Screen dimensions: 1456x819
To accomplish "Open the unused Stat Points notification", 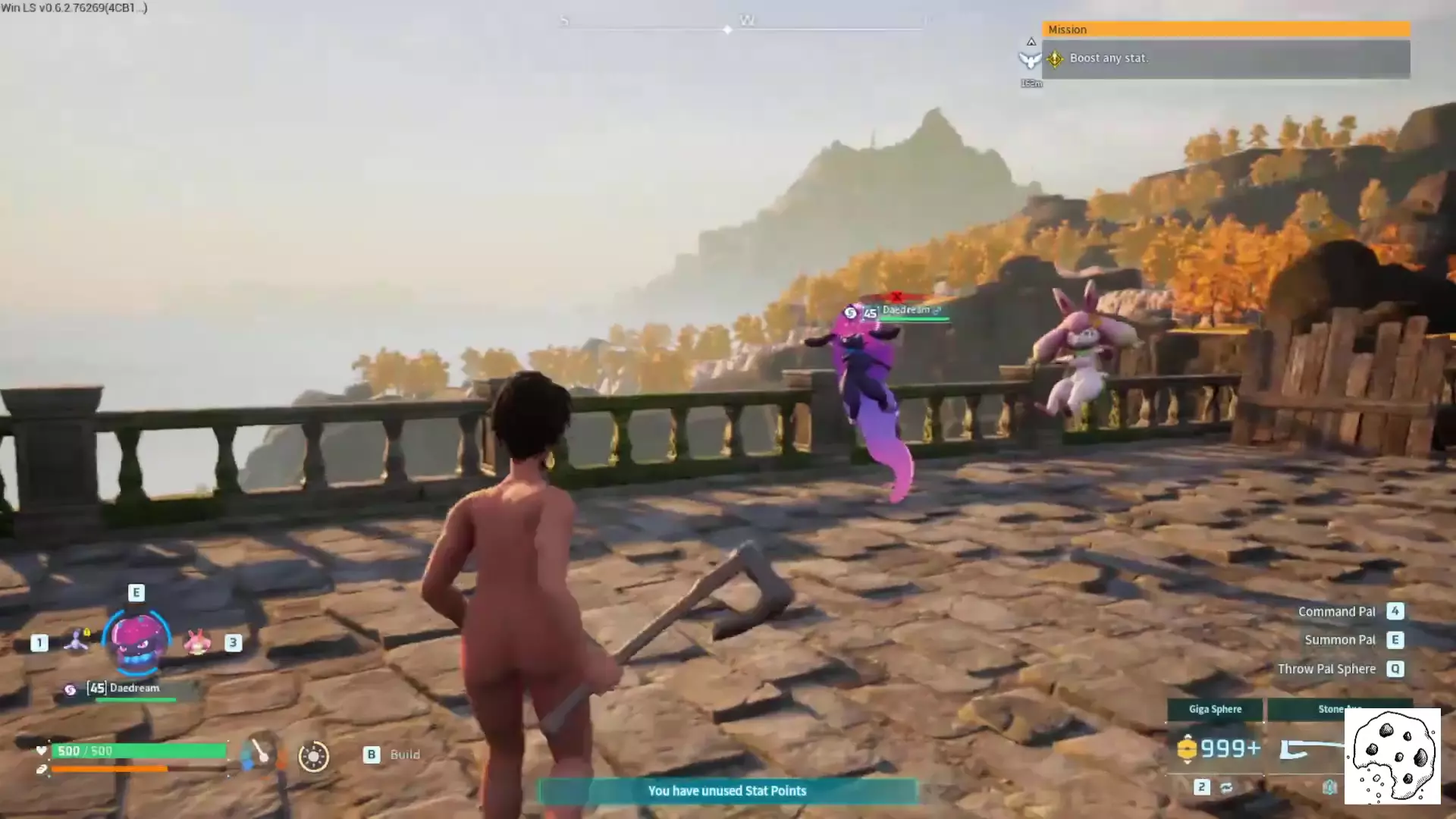I will [x=726, y=791].
